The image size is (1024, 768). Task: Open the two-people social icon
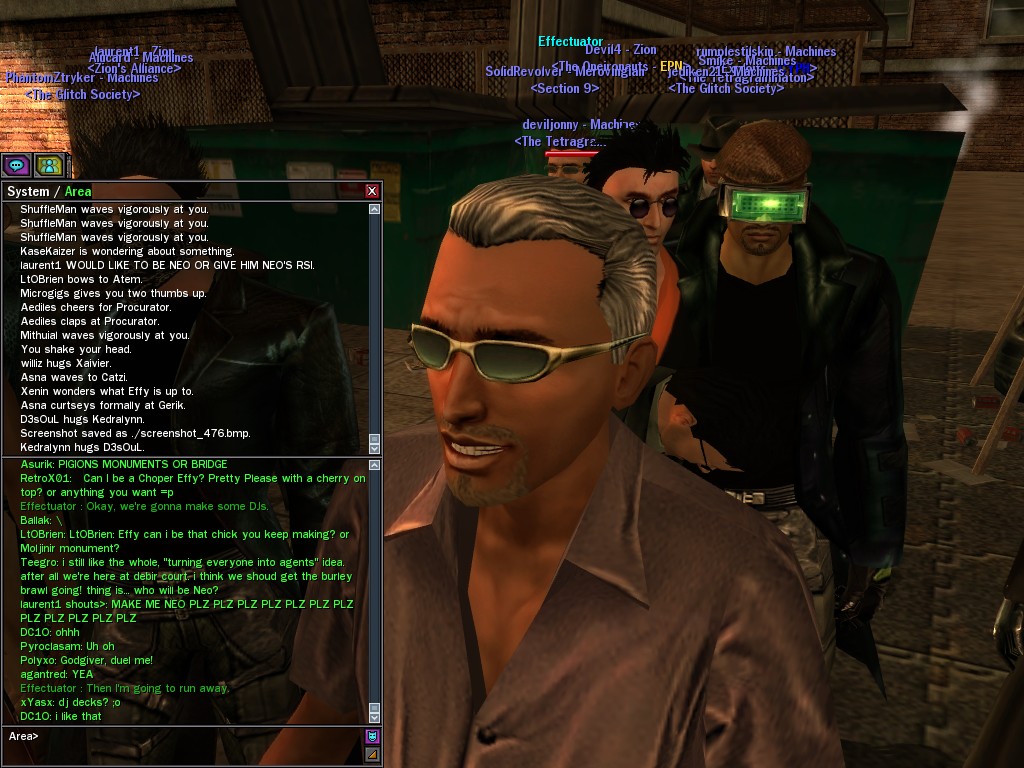click(x=49, y=165)
